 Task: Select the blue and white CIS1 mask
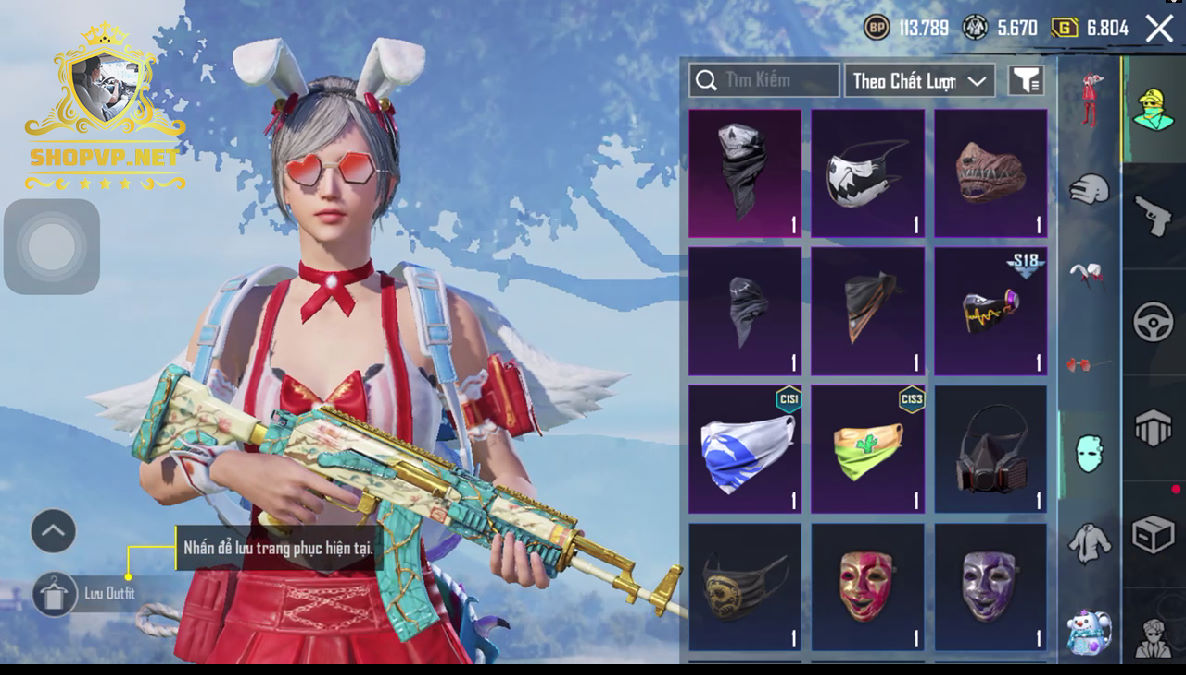(744, 449)
